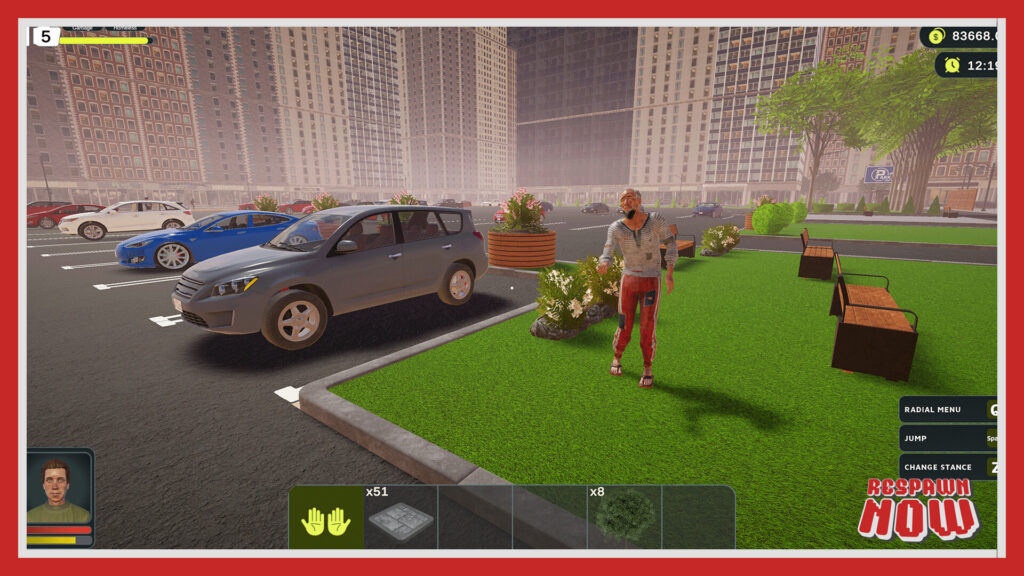Viewport: 1024px width, 576px height.
Task: Select the paving tile slot with 51
Action: point(400,518)
